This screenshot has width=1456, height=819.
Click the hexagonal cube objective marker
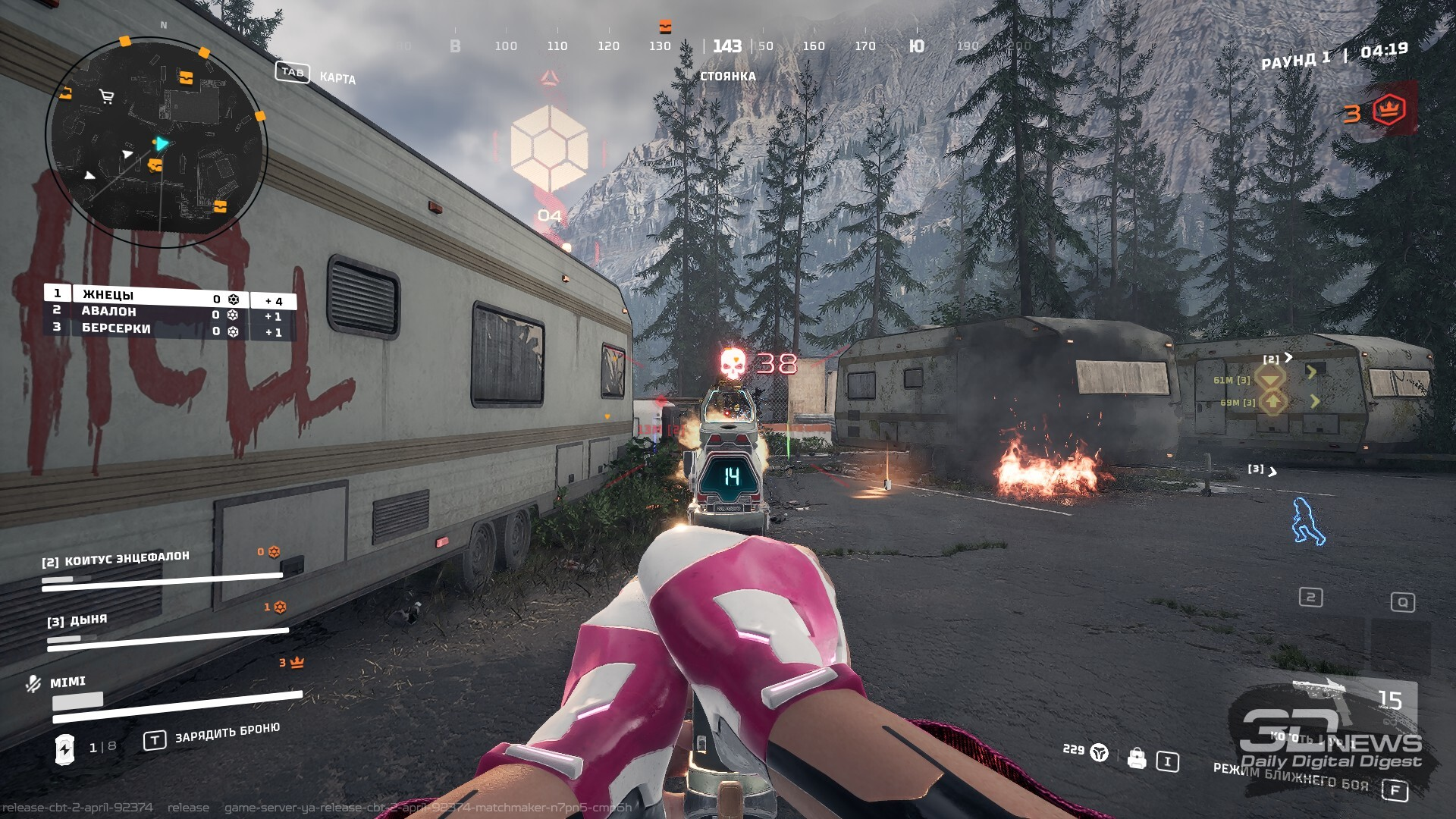[x=549, y=147]
